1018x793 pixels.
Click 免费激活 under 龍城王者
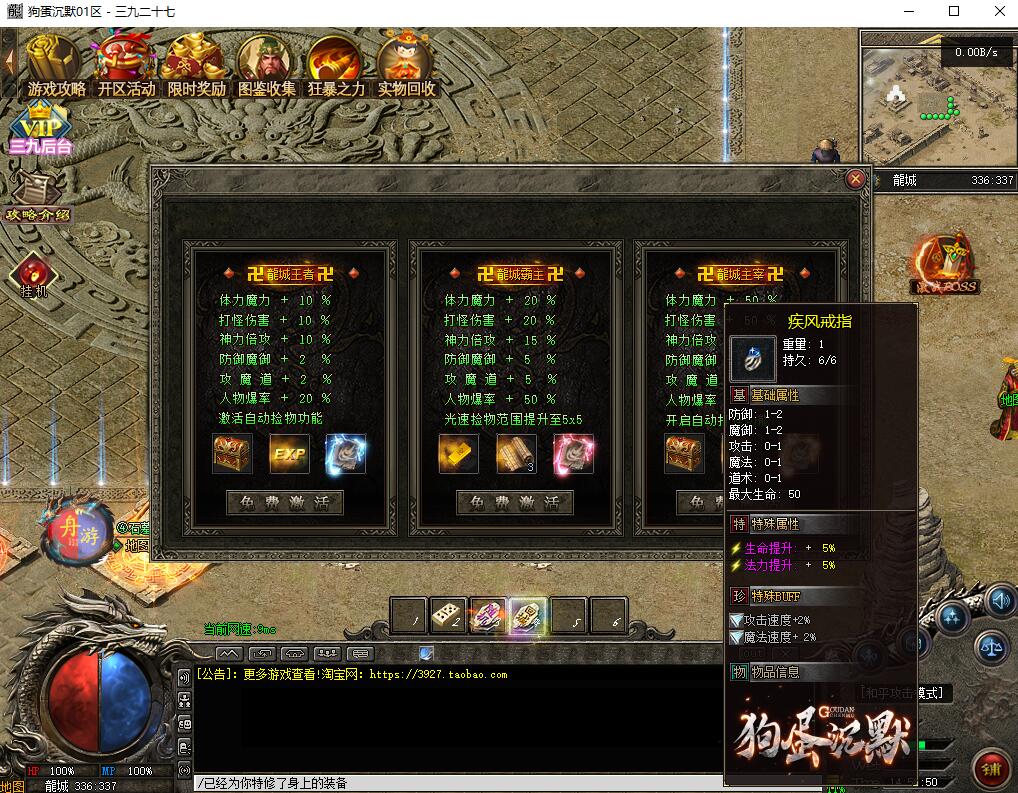coord(285,502)
